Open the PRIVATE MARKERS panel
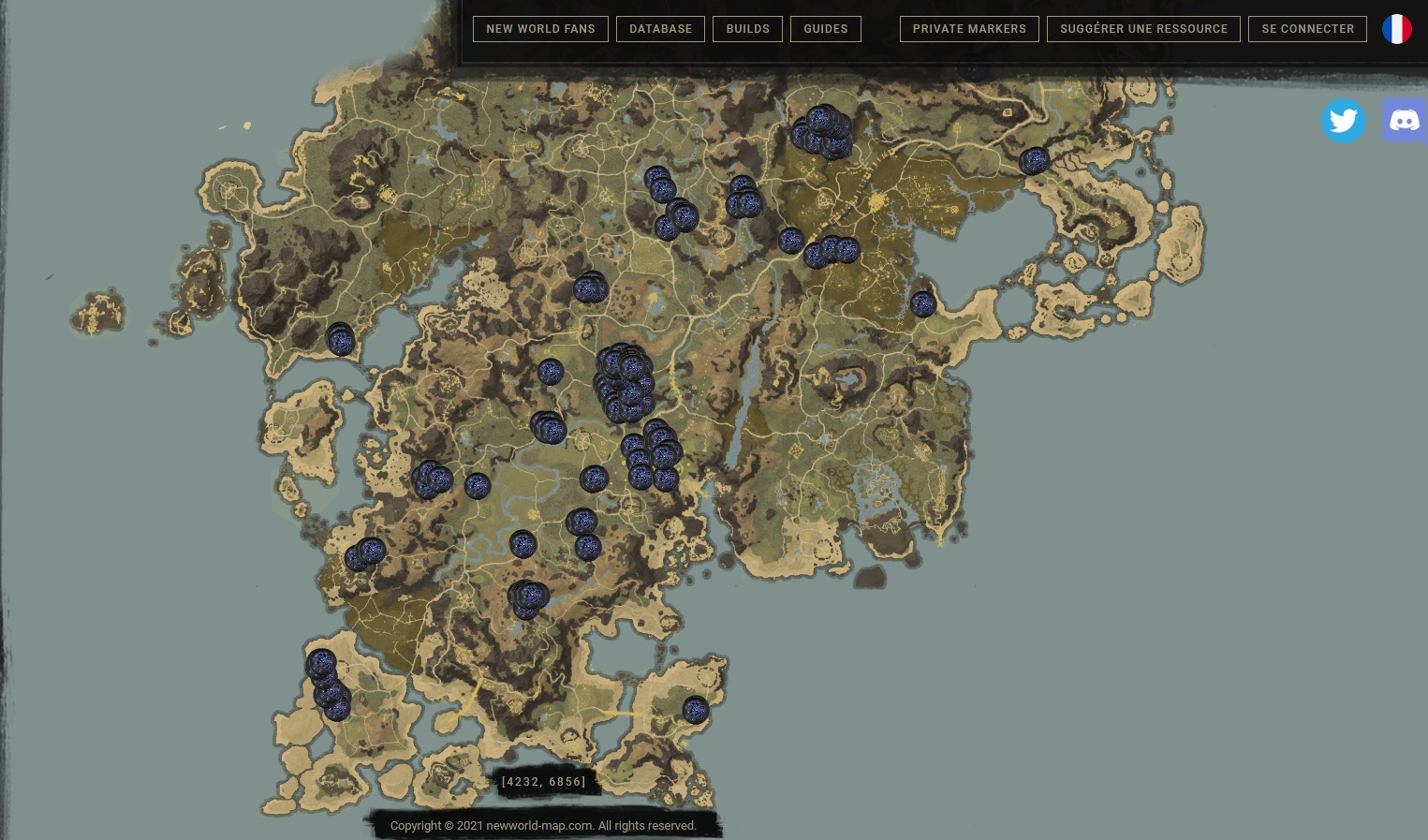 click(x=969, y=29)
